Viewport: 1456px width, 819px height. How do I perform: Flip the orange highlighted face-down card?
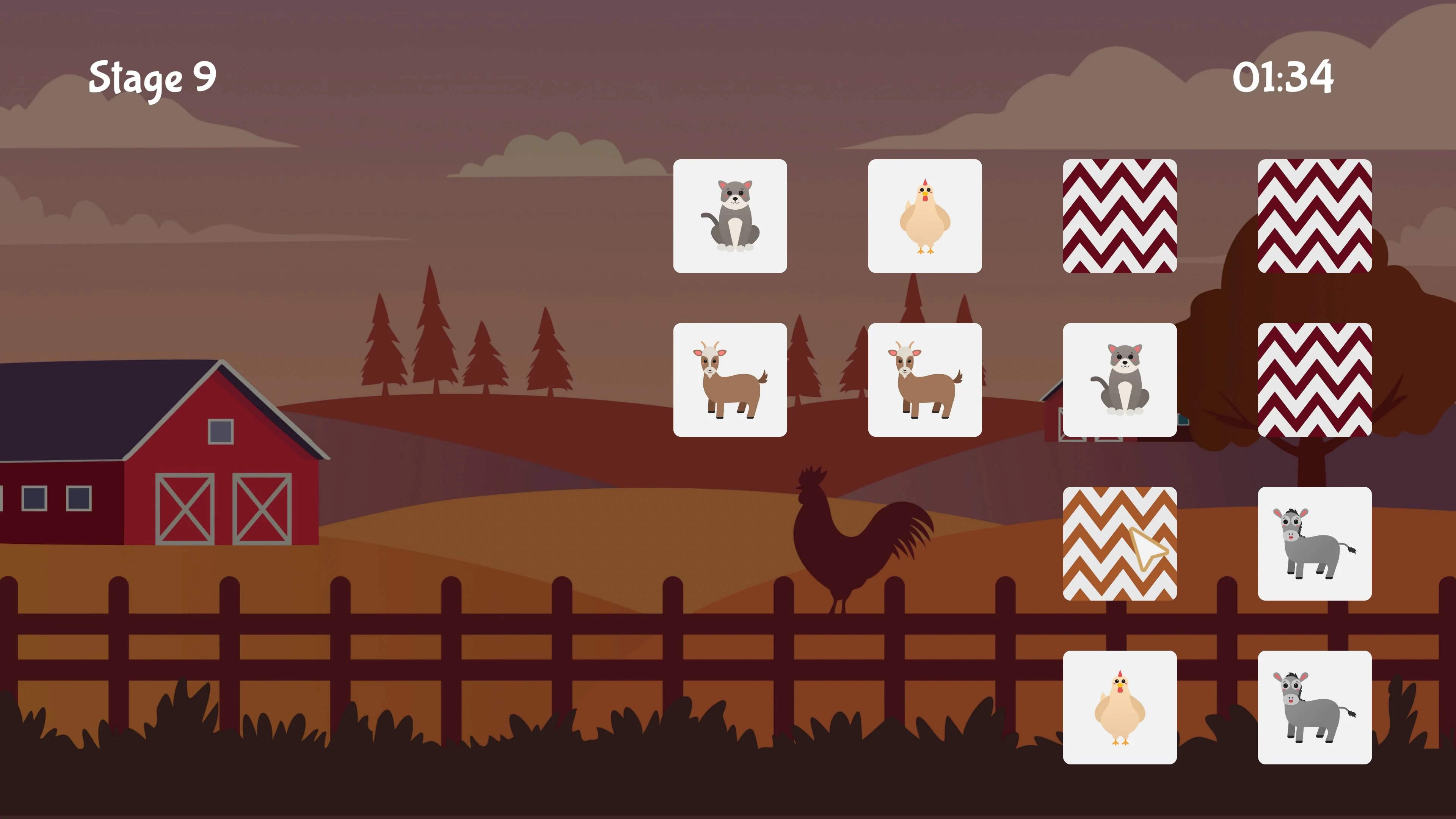click(x=1119, y=543)
